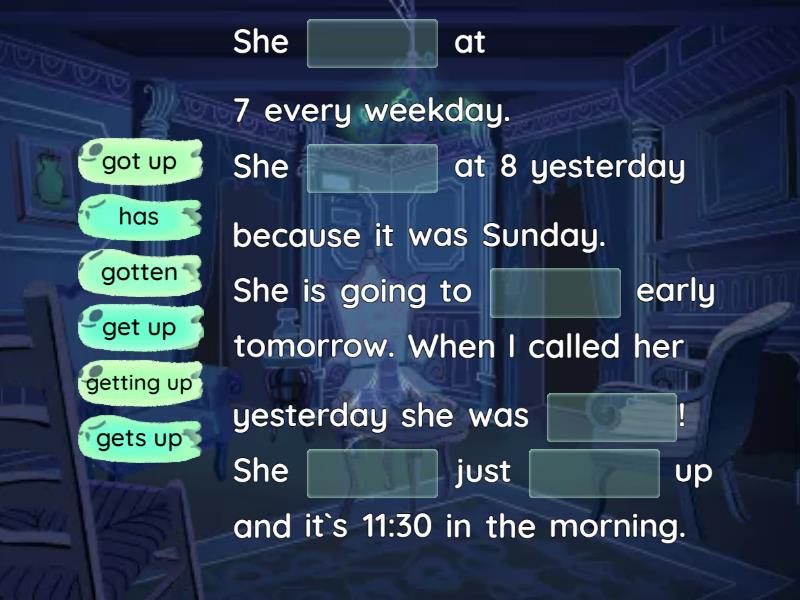Click the blank in the top sentence line
This screenshot has height=600, width=800.
click(x=372, y=43)
